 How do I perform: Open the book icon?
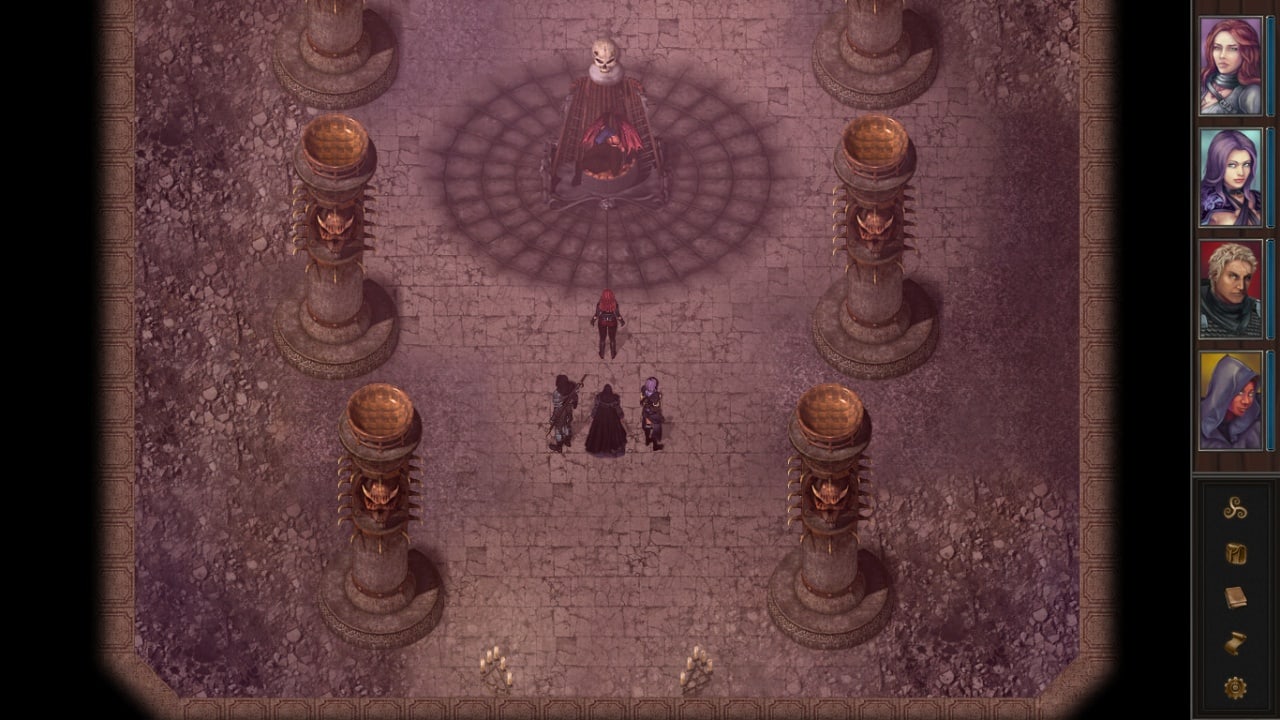pos(1235,597)
